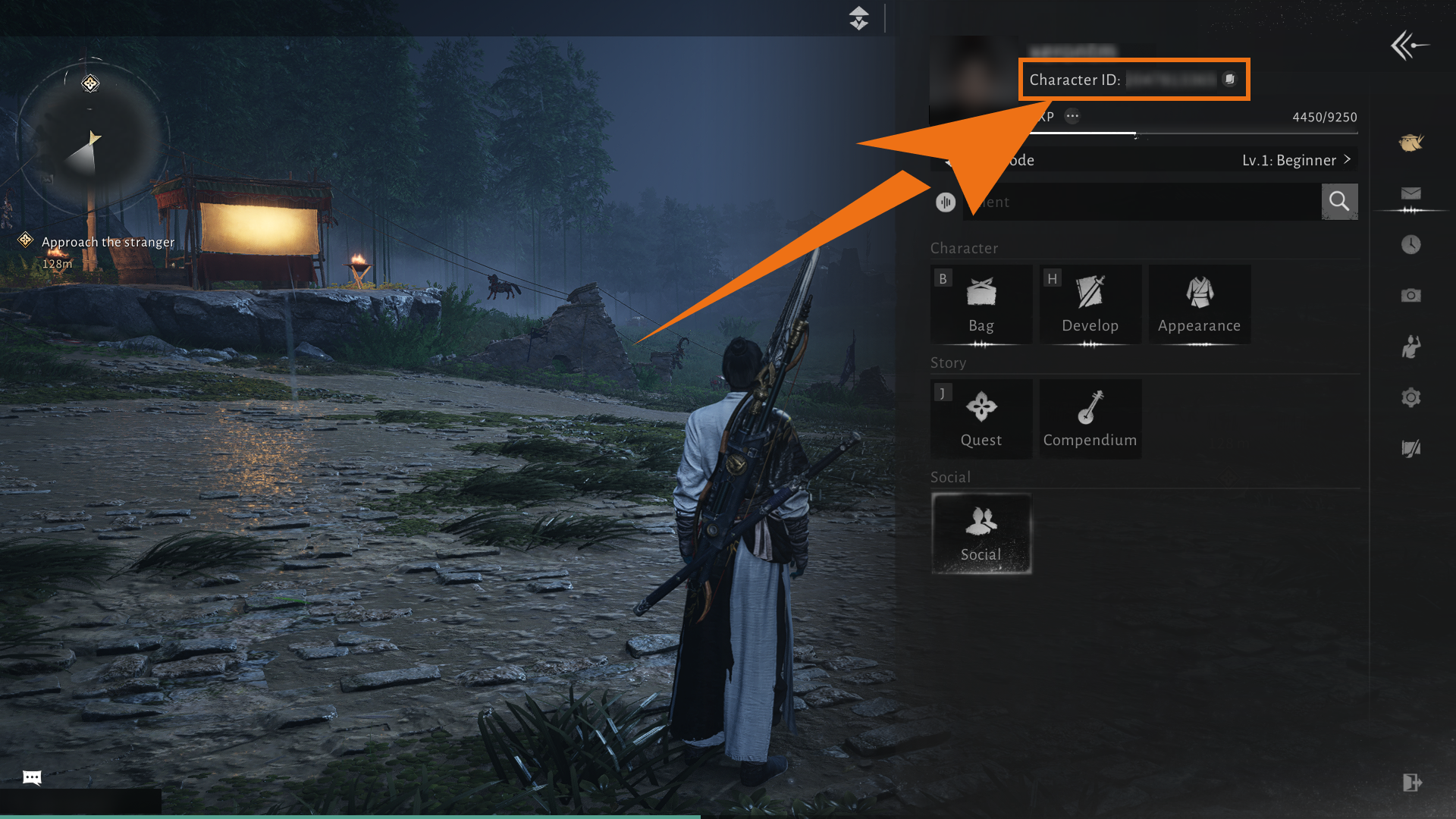The width and height of the screenshot is (1456, 819).
Task: Open the Bag inventory icon
Action: [981, 303]
